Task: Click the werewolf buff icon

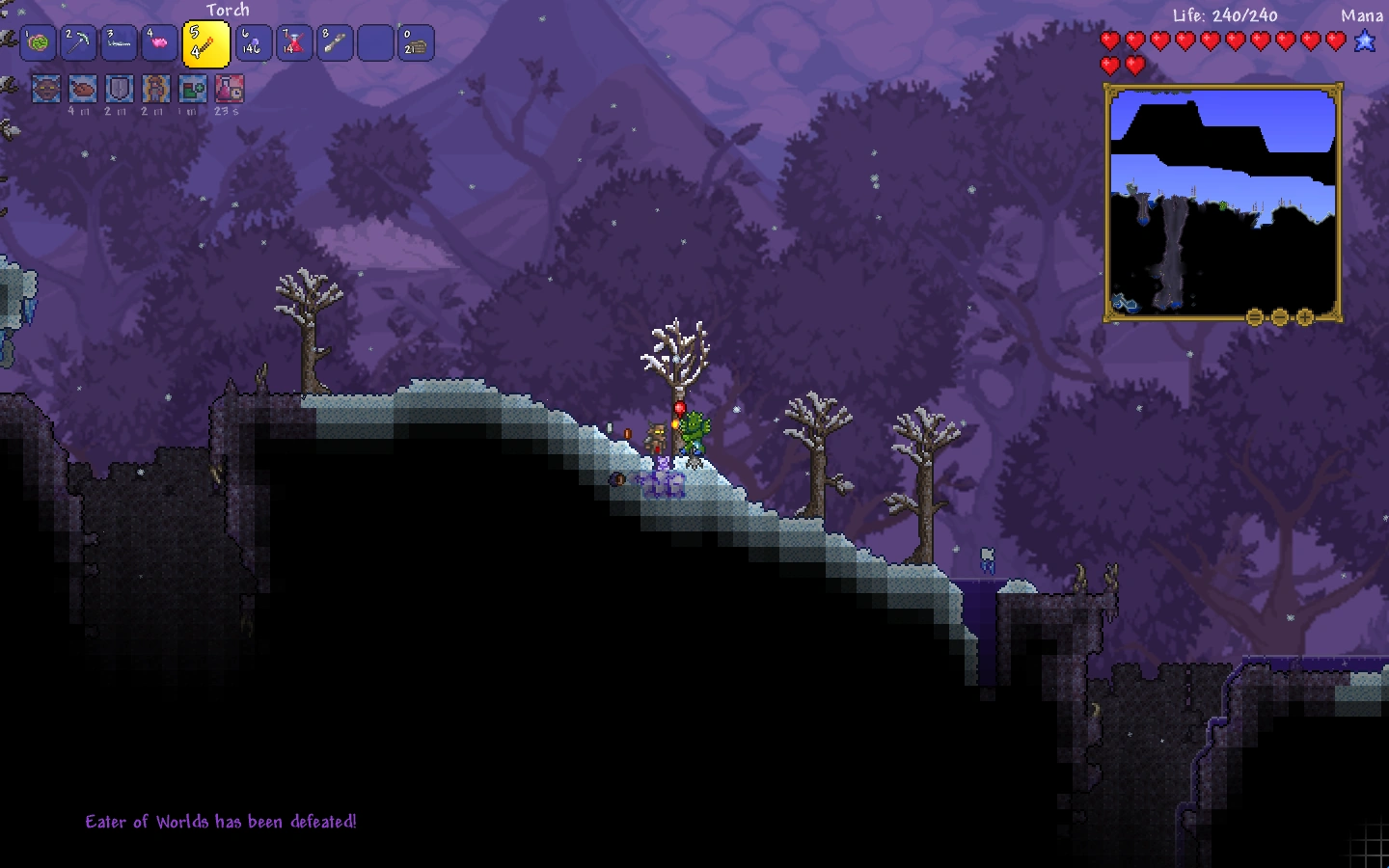Action: tap(45, 88)
